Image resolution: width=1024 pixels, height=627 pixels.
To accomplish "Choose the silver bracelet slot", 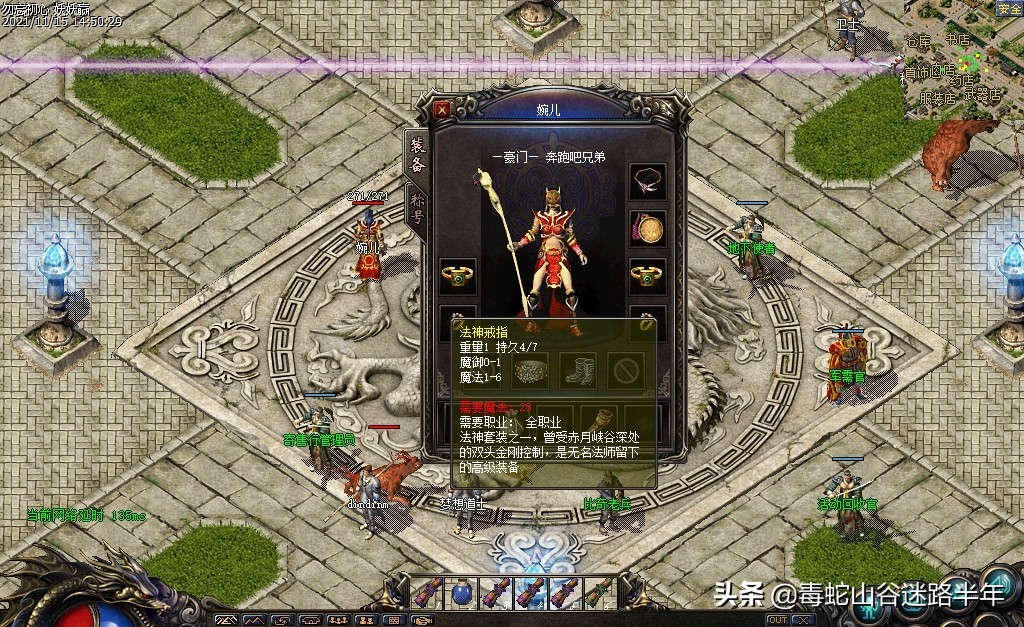I will click(x=531, y=369).
